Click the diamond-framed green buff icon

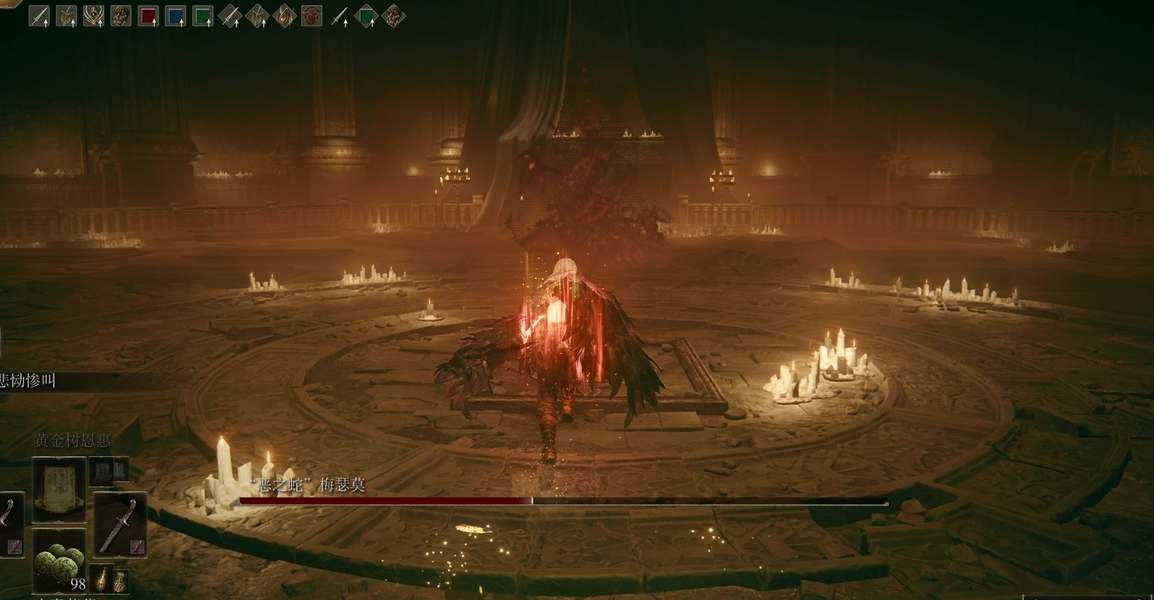coord(367,16)
